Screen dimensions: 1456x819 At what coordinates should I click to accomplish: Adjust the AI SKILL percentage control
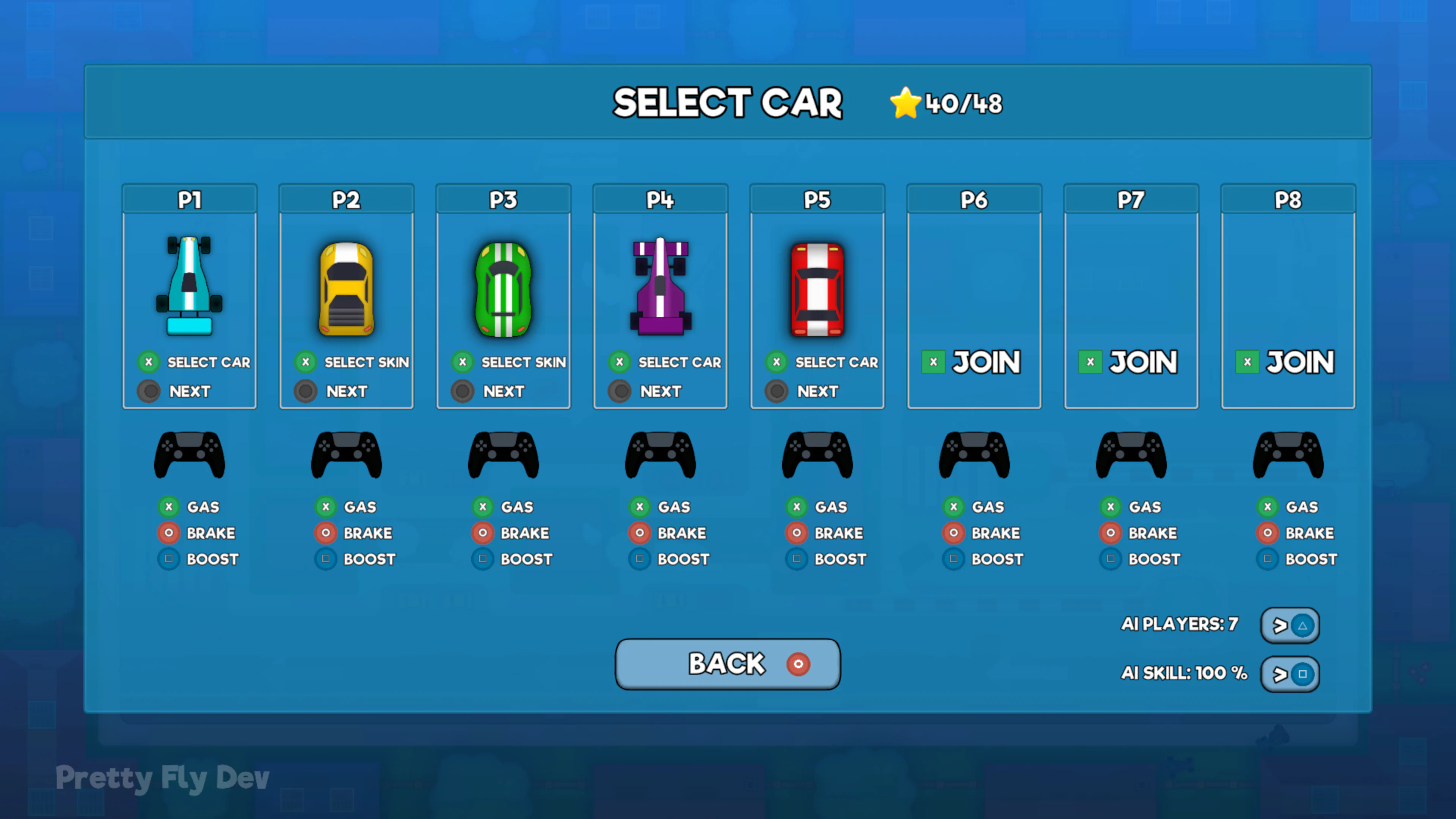[x=1290, y=674]
